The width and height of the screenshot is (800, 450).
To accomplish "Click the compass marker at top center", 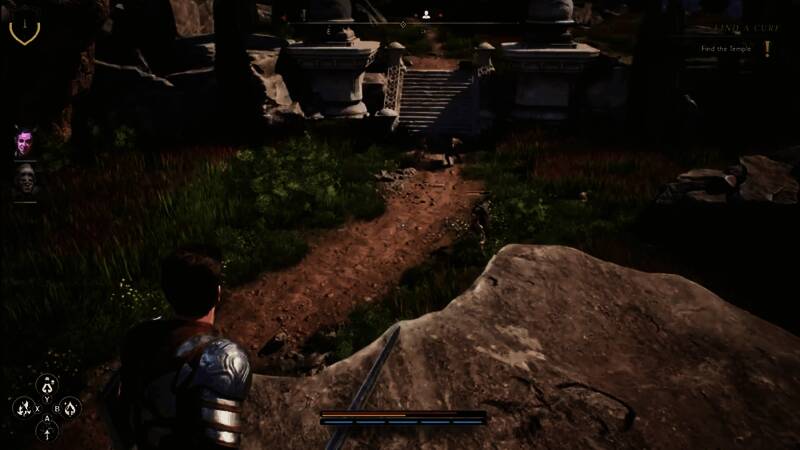I will click(427, 15).
